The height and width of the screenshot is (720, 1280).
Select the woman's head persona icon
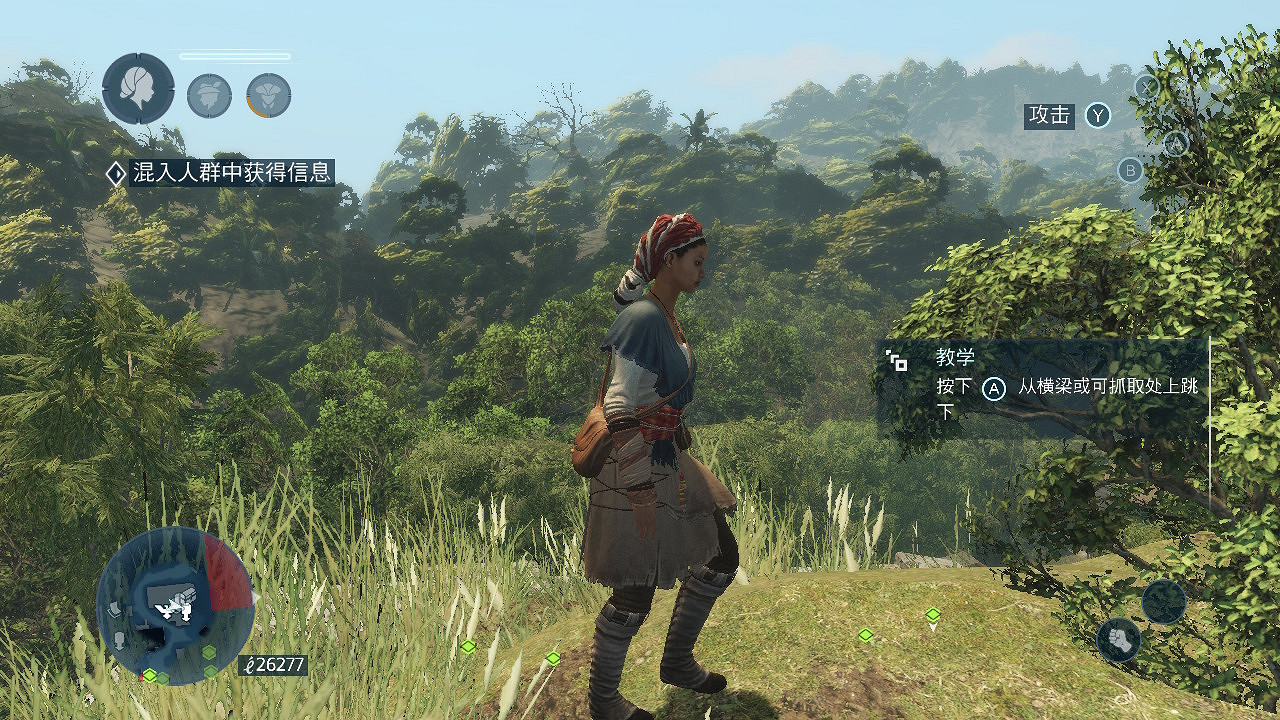(138, 89)
